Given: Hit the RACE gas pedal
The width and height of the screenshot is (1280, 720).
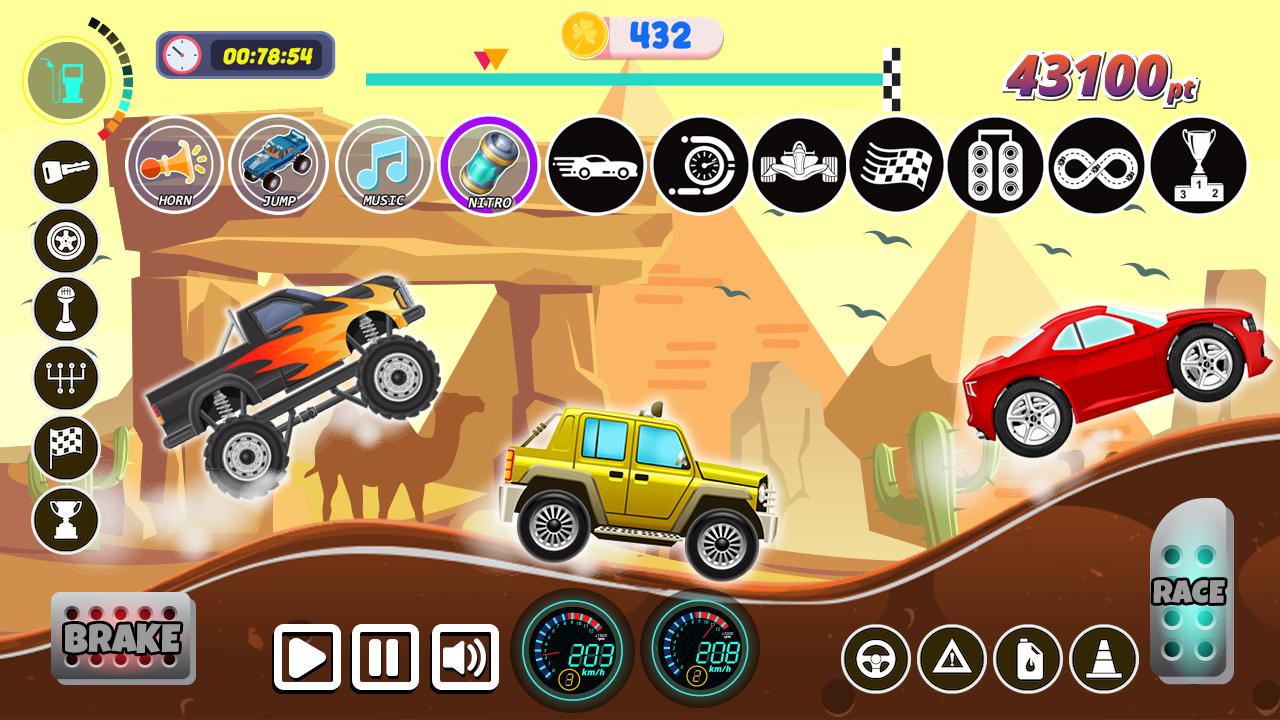Looking at the screenshot, I should (1189, 592).
